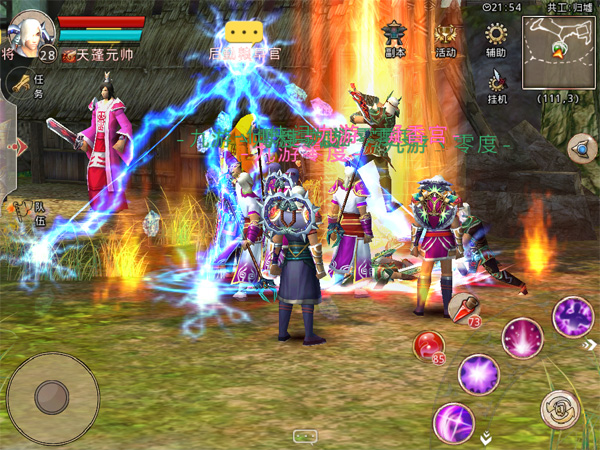Open the player portrait character panel
The height and width of the screenshot is (450, 600).
[x=32, y=28]
